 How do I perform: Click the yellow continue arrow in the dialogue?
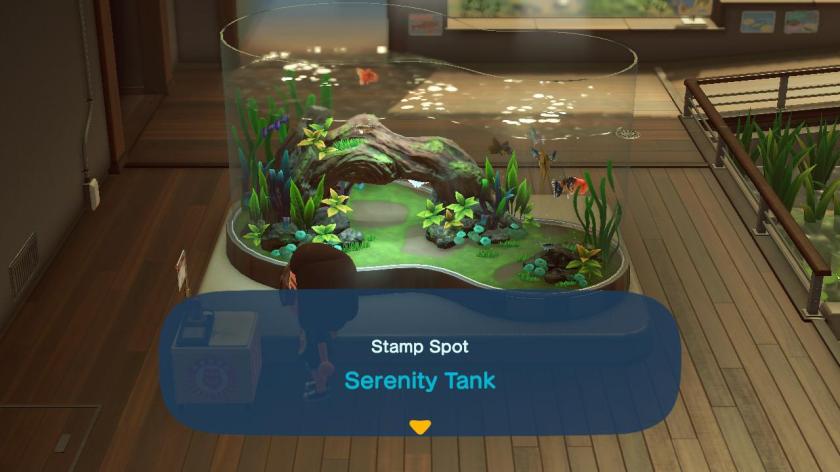click(x=420, y=427)
